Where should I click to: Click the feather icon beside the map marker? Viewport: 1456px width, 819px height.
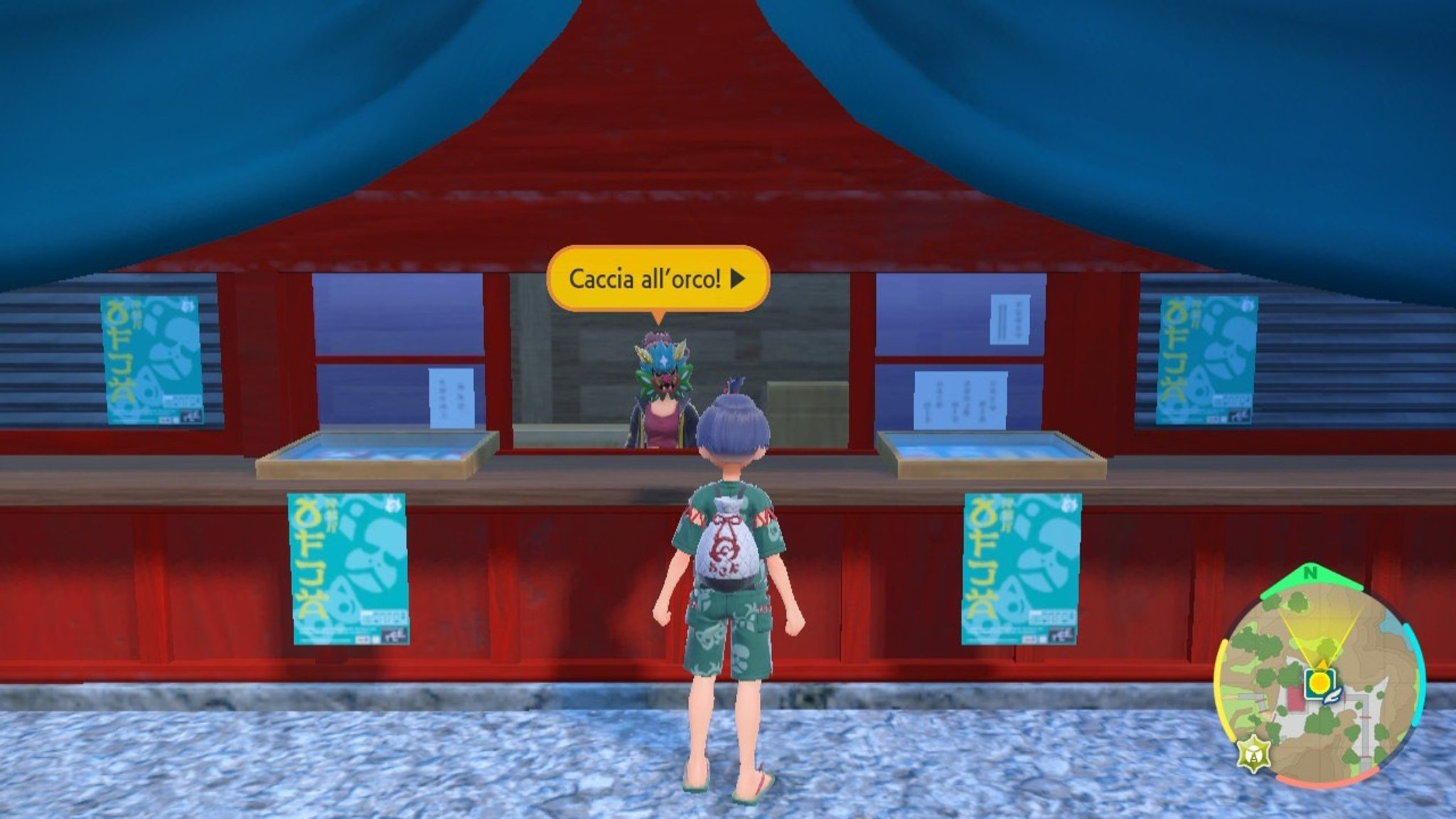(1332, 697)
